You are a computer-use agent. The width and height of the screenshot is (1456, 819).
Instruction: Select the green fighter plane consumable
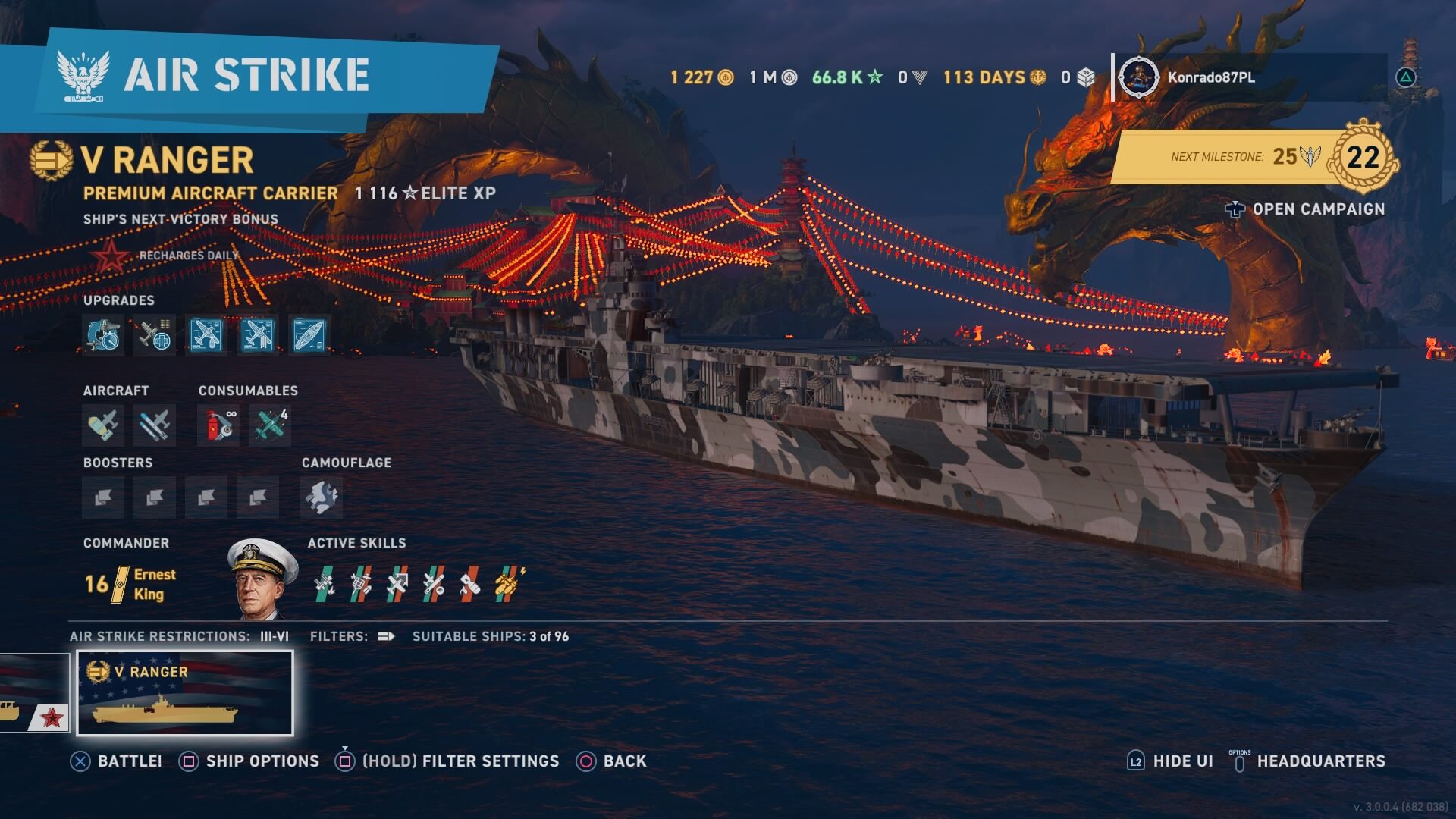[270, 425]
